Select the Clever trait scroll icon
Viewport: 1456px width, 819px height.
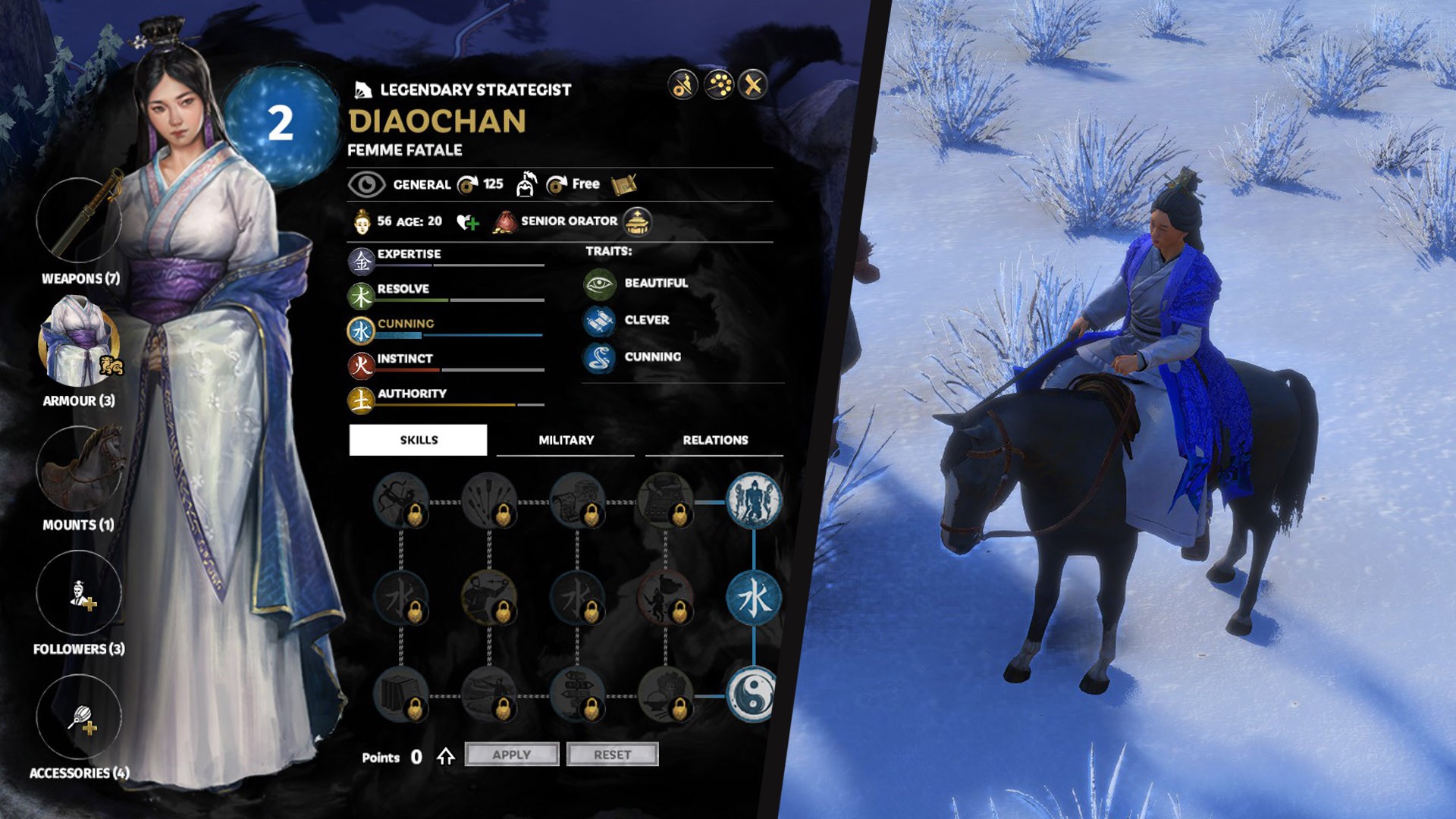click(599, 321)
